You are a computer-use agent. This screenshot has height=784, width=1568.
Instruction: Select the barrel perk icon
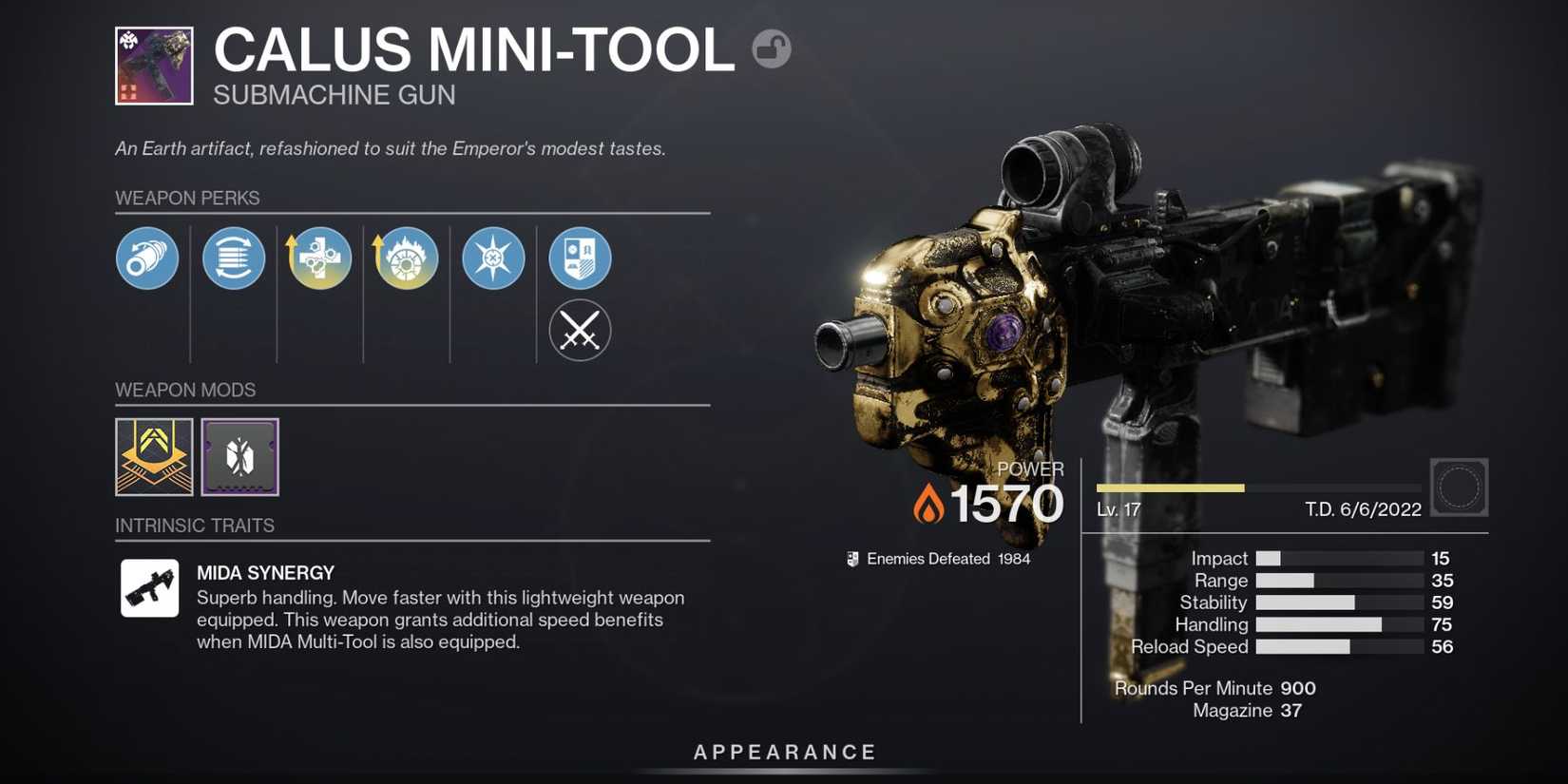147,258
